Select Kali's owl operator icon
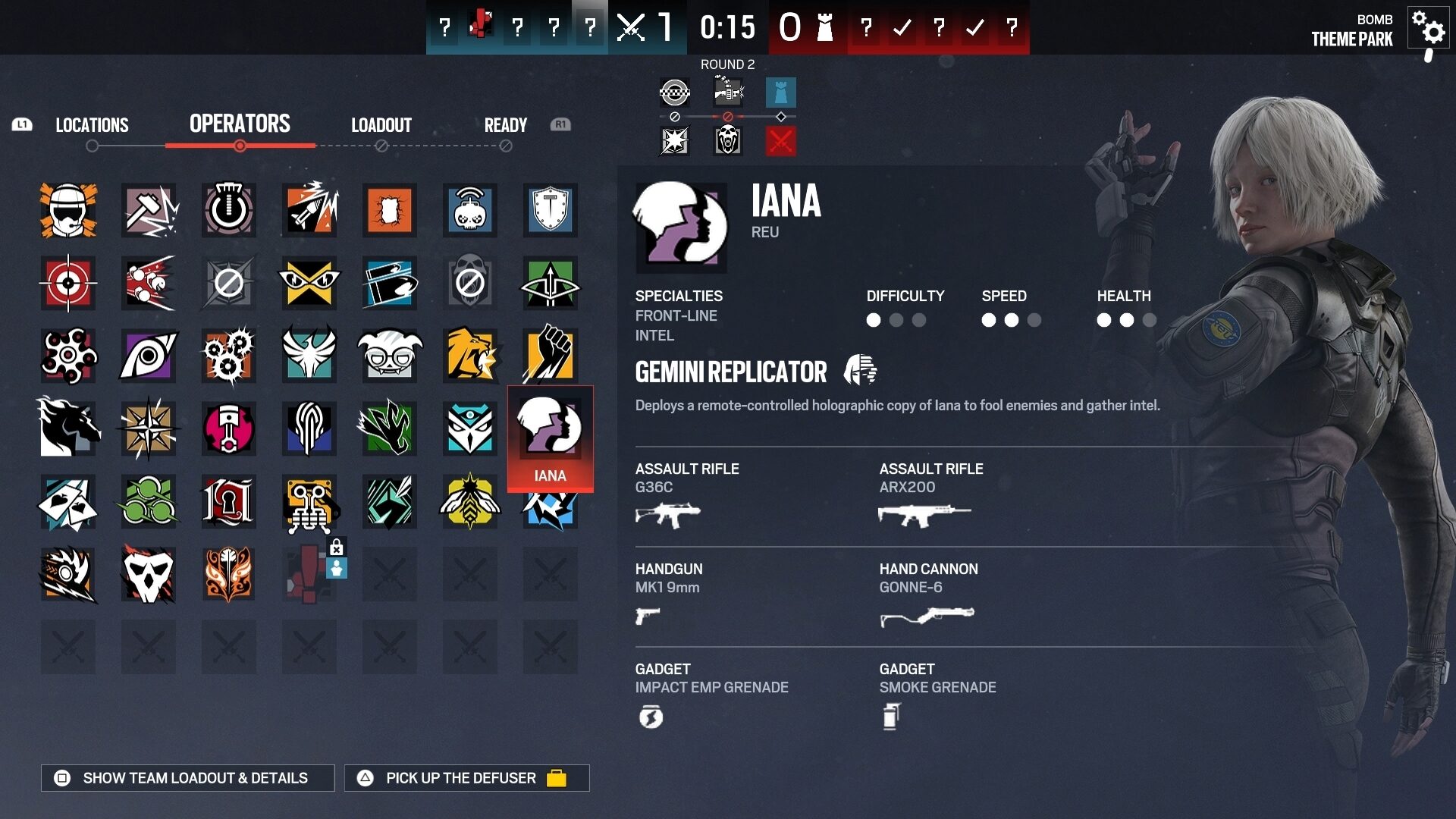The height and width of the screenshot is (819, 1456). 470,428
